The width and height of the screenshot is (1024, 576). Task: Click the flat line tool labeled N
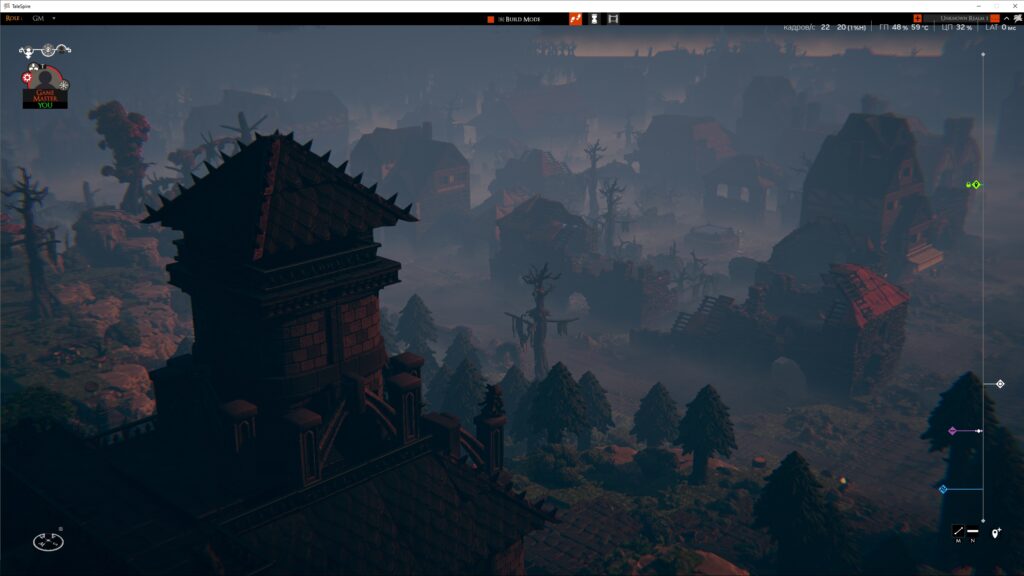pos(972,531)
